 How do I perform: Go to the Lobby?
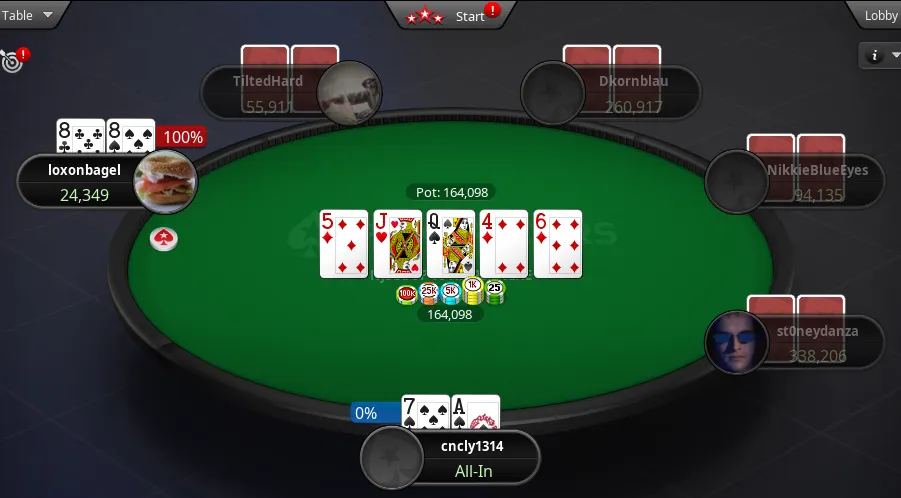[878, 15]
